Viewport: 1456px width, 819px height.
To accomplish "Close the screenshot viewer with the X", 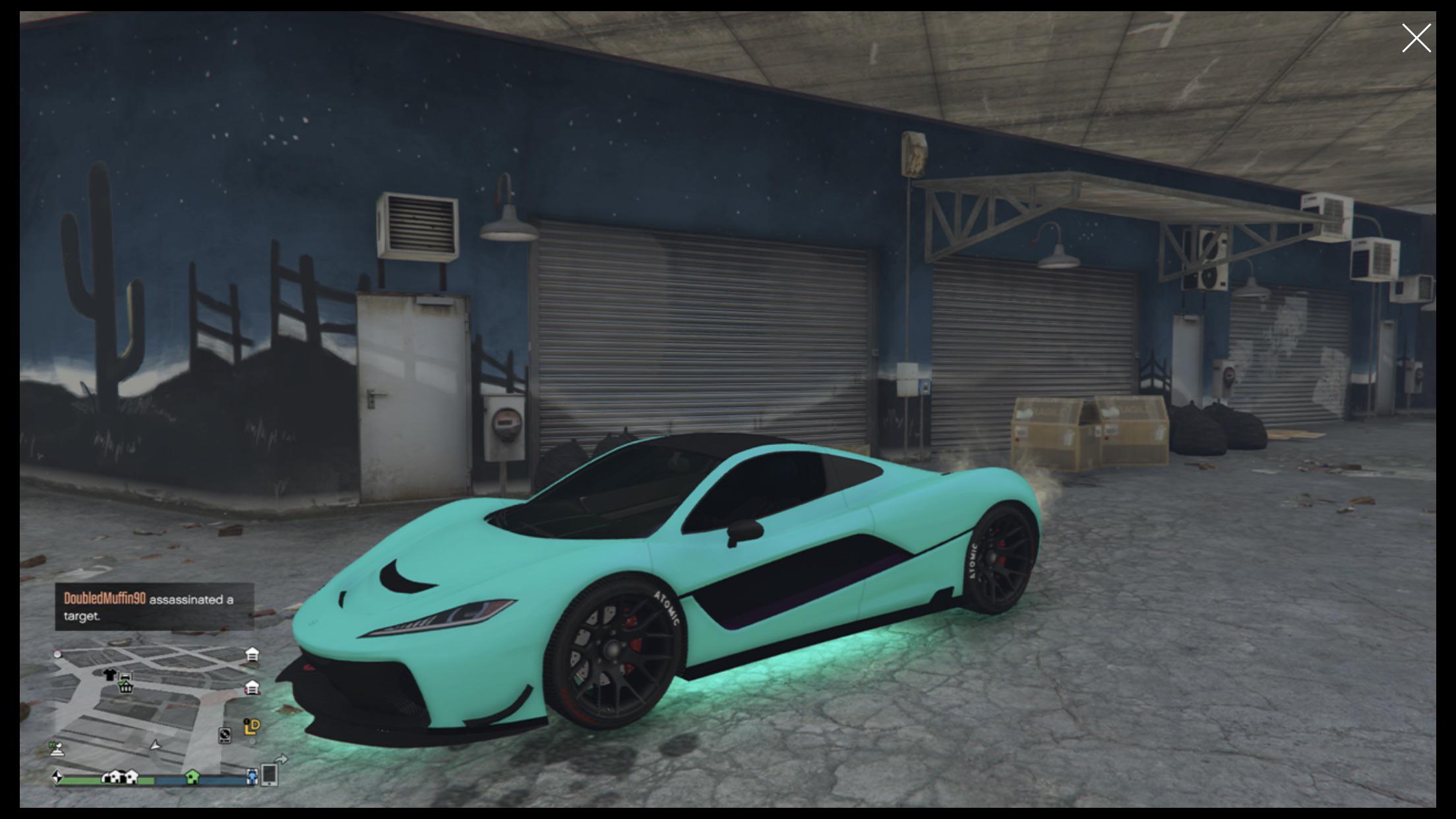I will point(1416,38).
